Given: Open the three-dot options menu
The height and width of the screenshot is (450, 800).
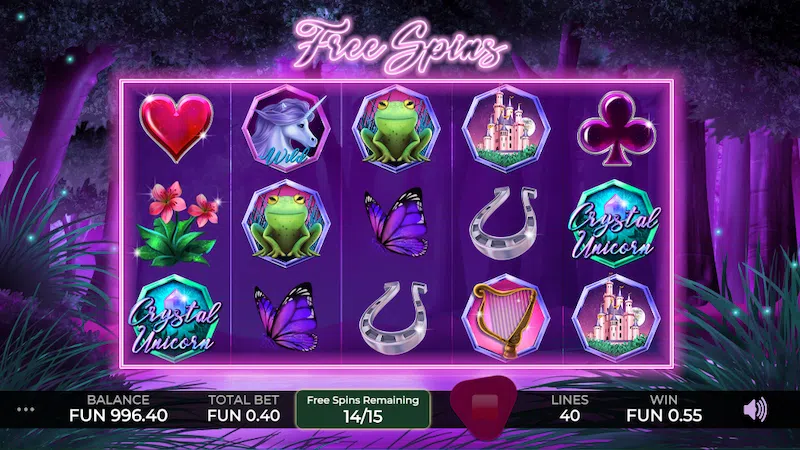Looking at the screenshot, I should (26, 409).
